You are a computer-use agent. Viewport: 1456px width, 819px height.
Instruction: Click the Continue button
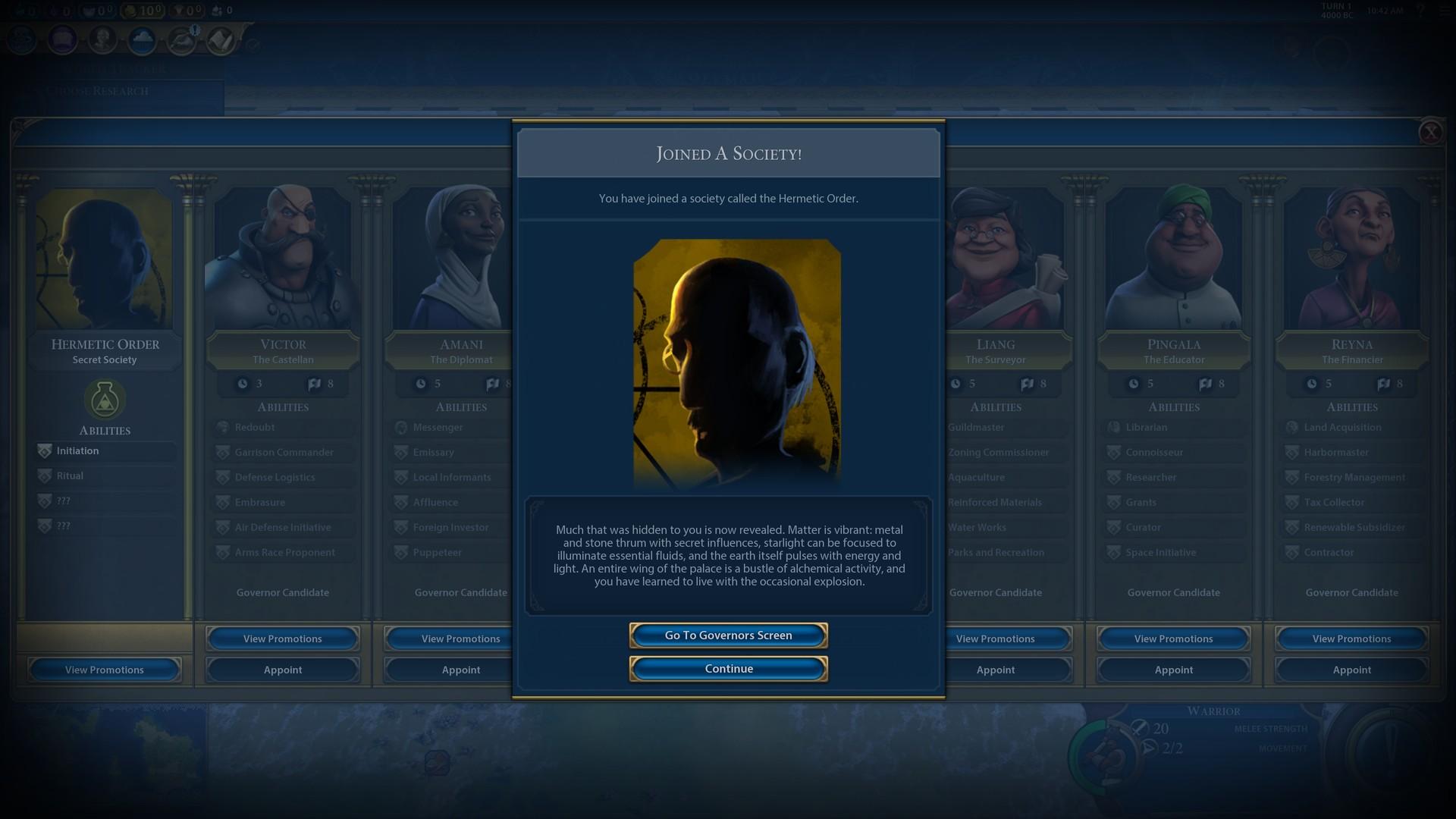[x=727, y=668]
